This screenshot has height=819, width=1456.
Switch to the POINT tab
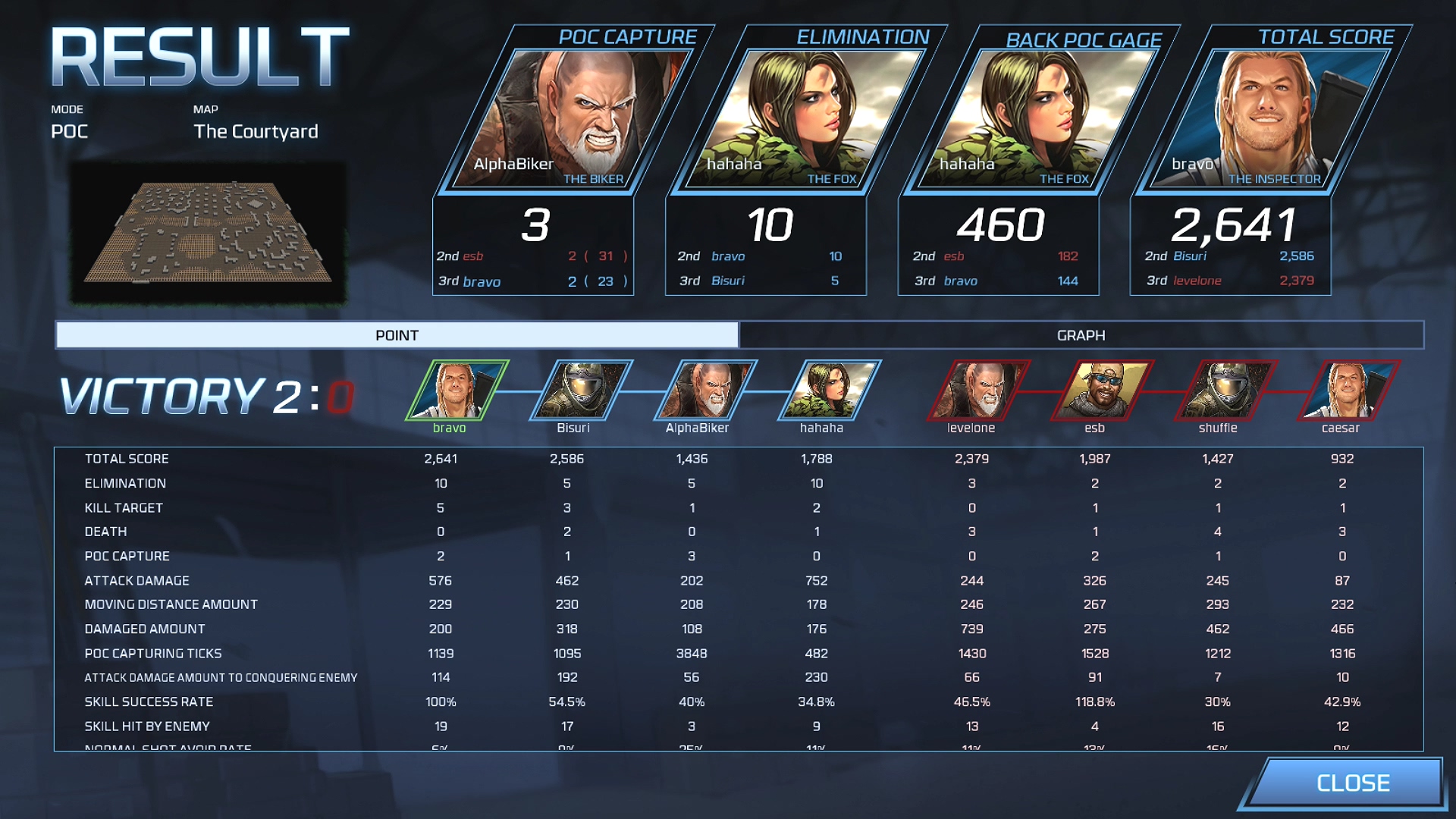click(x=394, y=334)
